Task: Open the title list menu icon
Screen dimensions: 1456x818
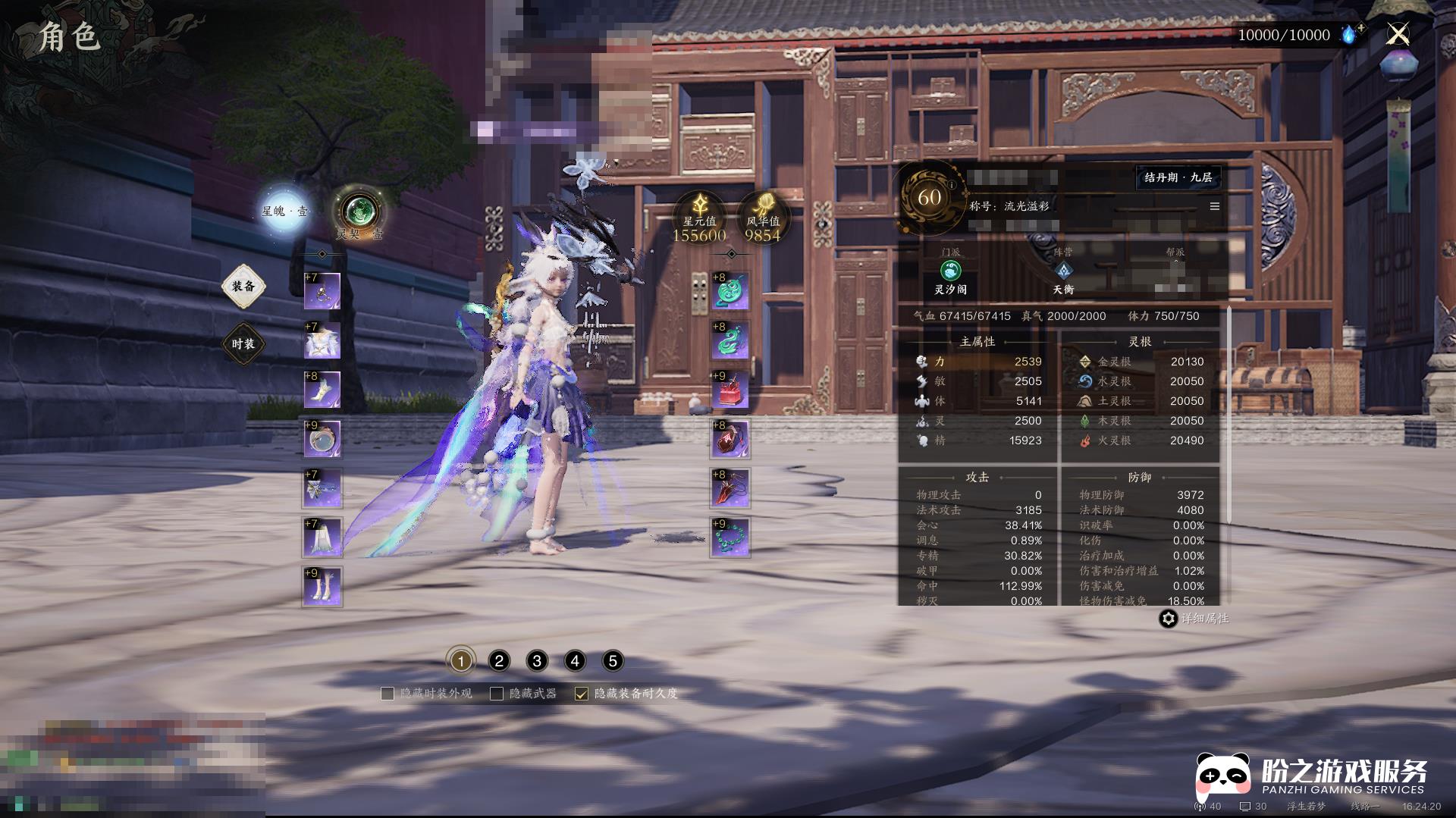Action: [1215, 206]
